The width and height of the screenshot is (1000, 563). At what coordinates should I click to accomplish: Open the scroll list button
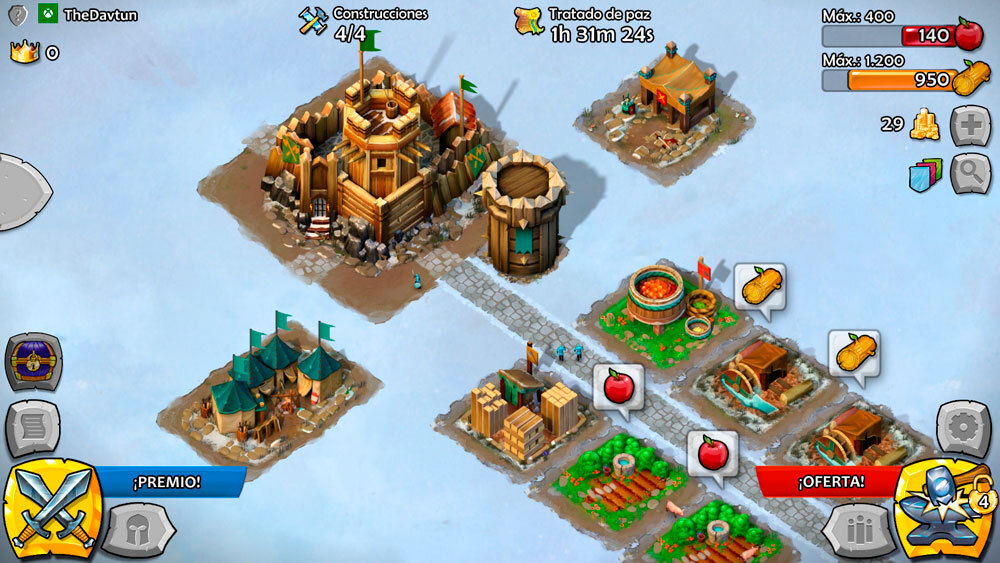click(x=33, y=428)
